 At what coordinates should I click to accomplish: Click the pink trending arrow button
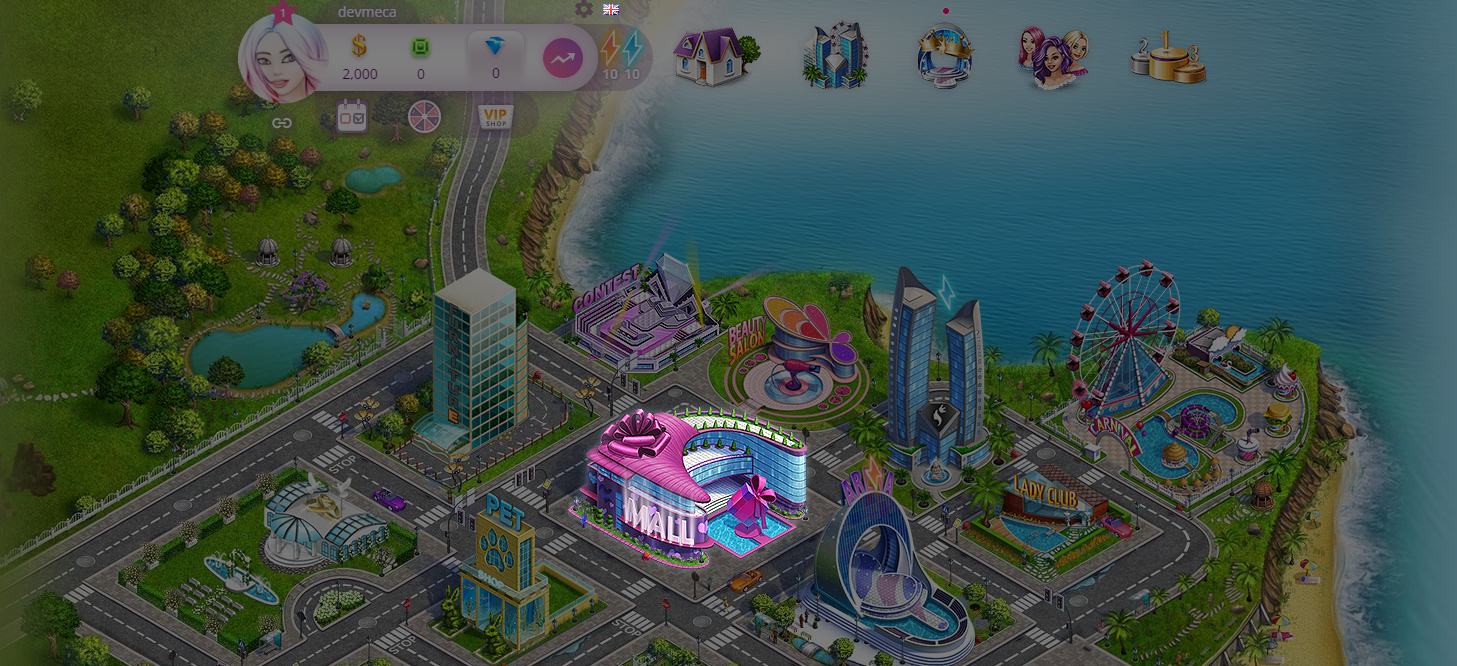[x=563, y=59]
